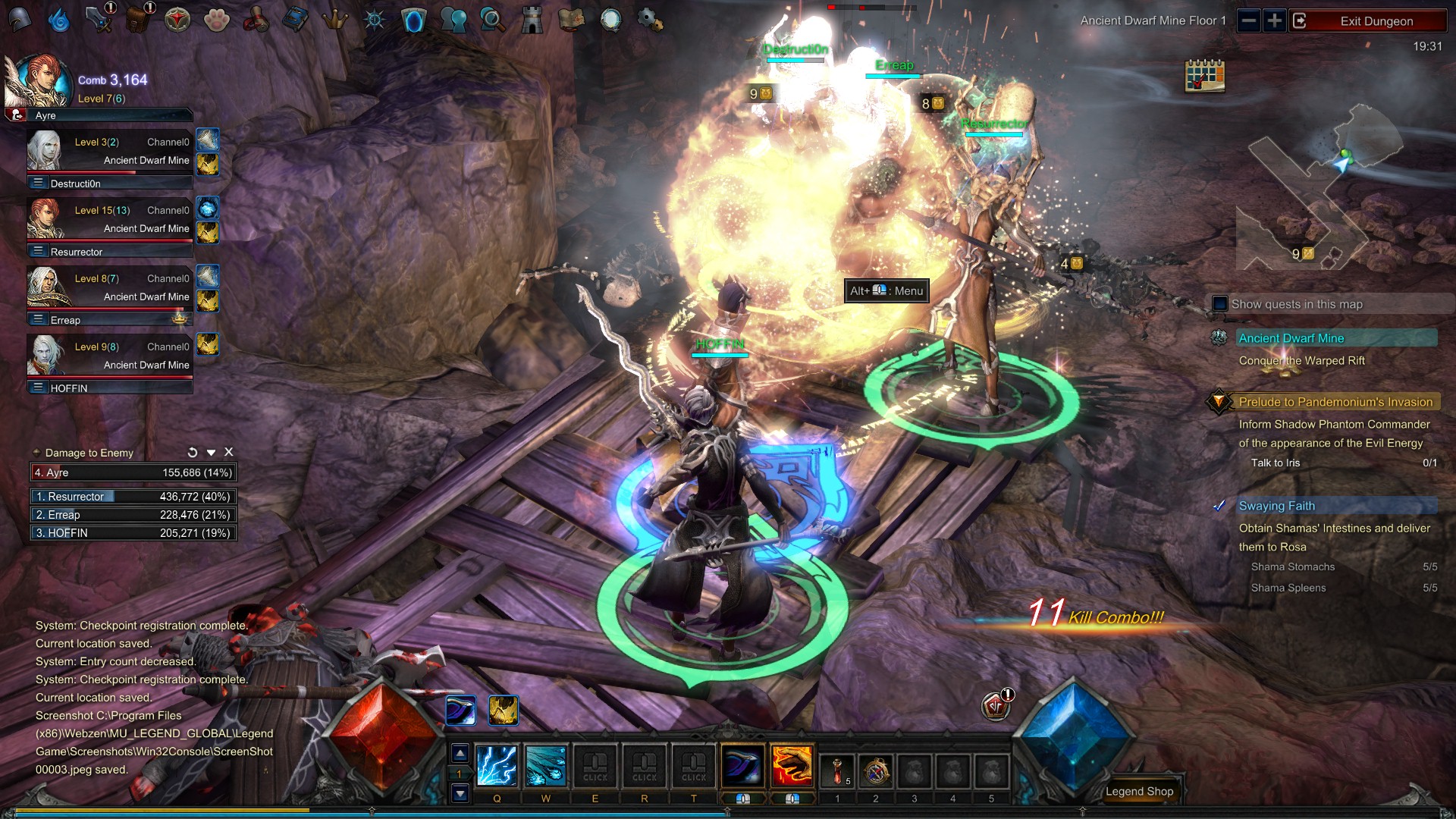
Task: Close the Damage to Enemy panel
Action: click(229, 452)
